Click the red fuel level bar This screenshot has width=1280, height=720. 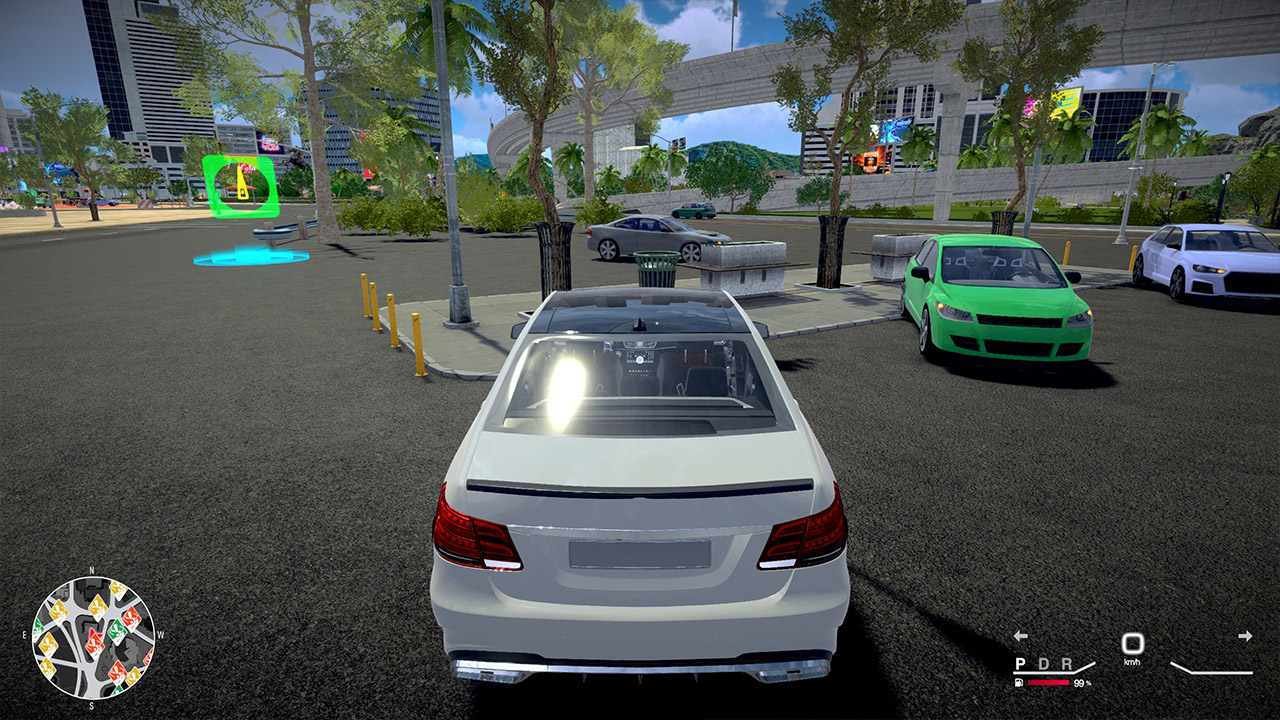click(x=1047, y=682)
